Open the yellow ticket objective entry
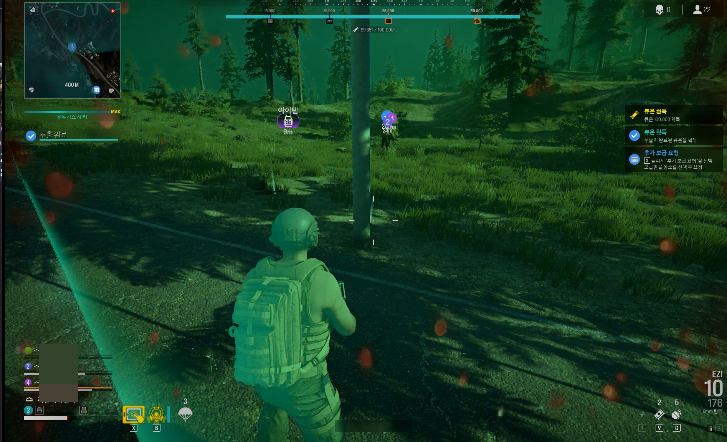This screenshot has width=727, height=442. pos(634,115)
